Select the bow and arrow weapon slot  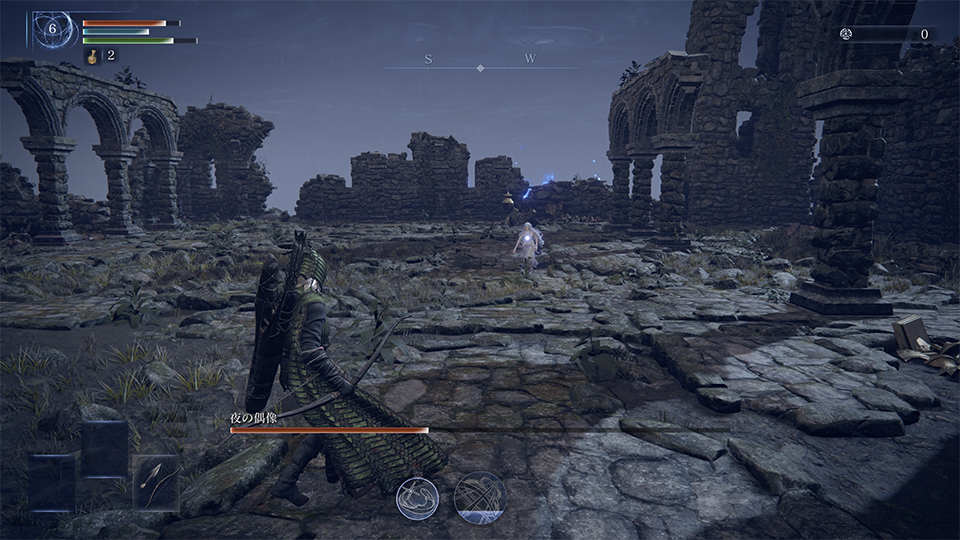pos(156,482)
